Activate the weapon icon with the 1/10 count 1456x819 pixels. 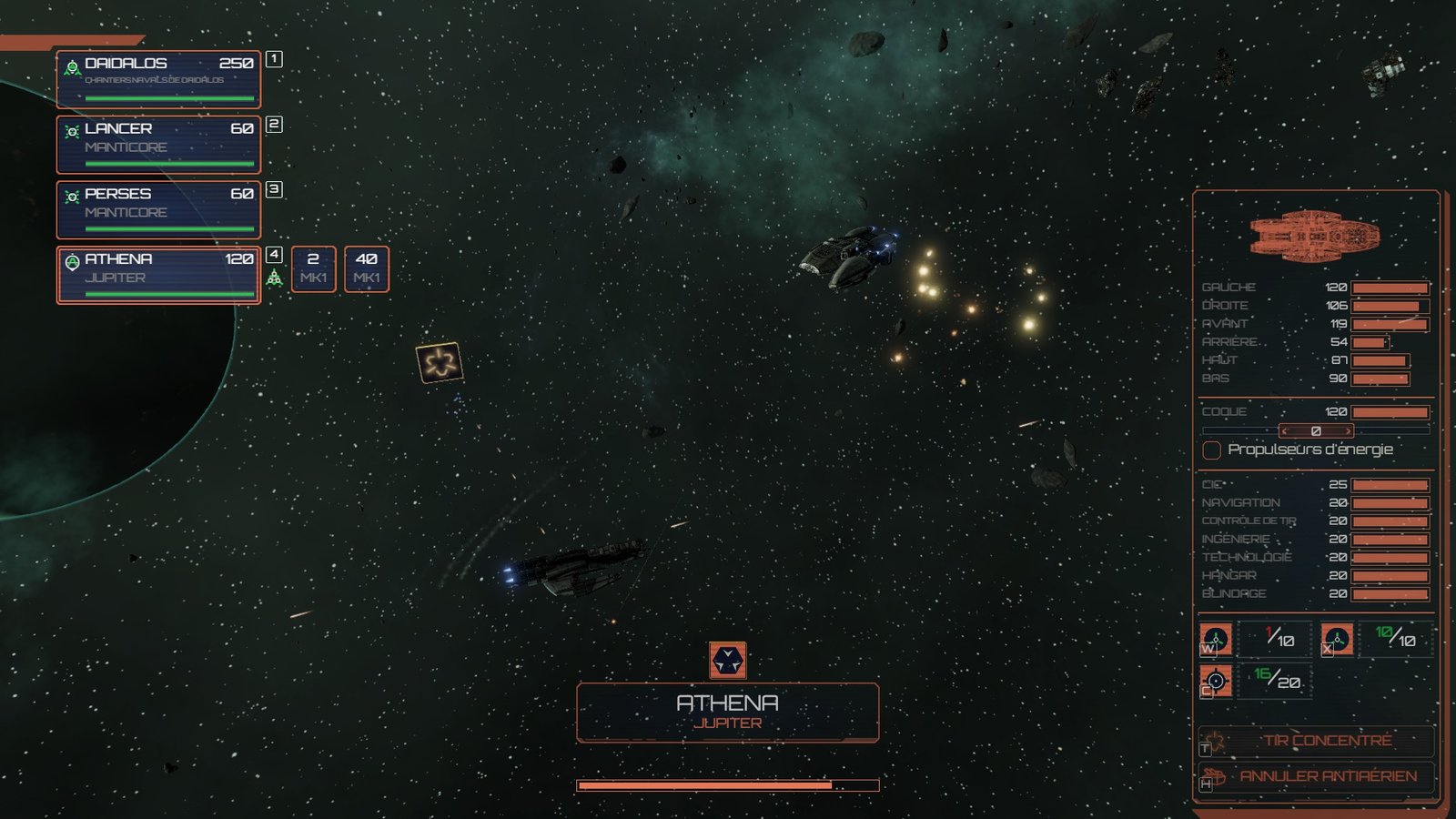(x=1216, y=639)
